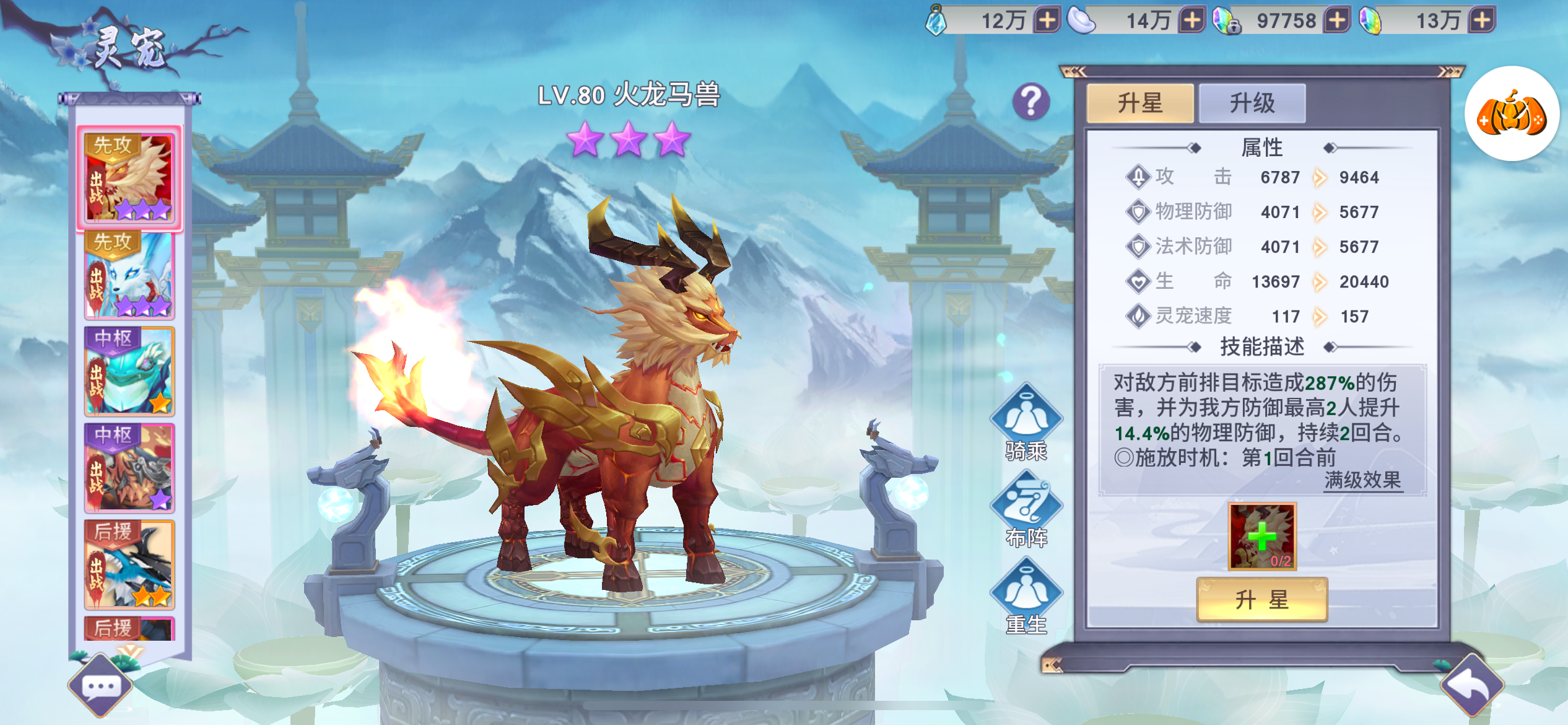Add star-up material in the green plus slot
Image resolution: width=1568 pixels, height=725 pixels.
pyautogui.click(x=1261, y=536)
